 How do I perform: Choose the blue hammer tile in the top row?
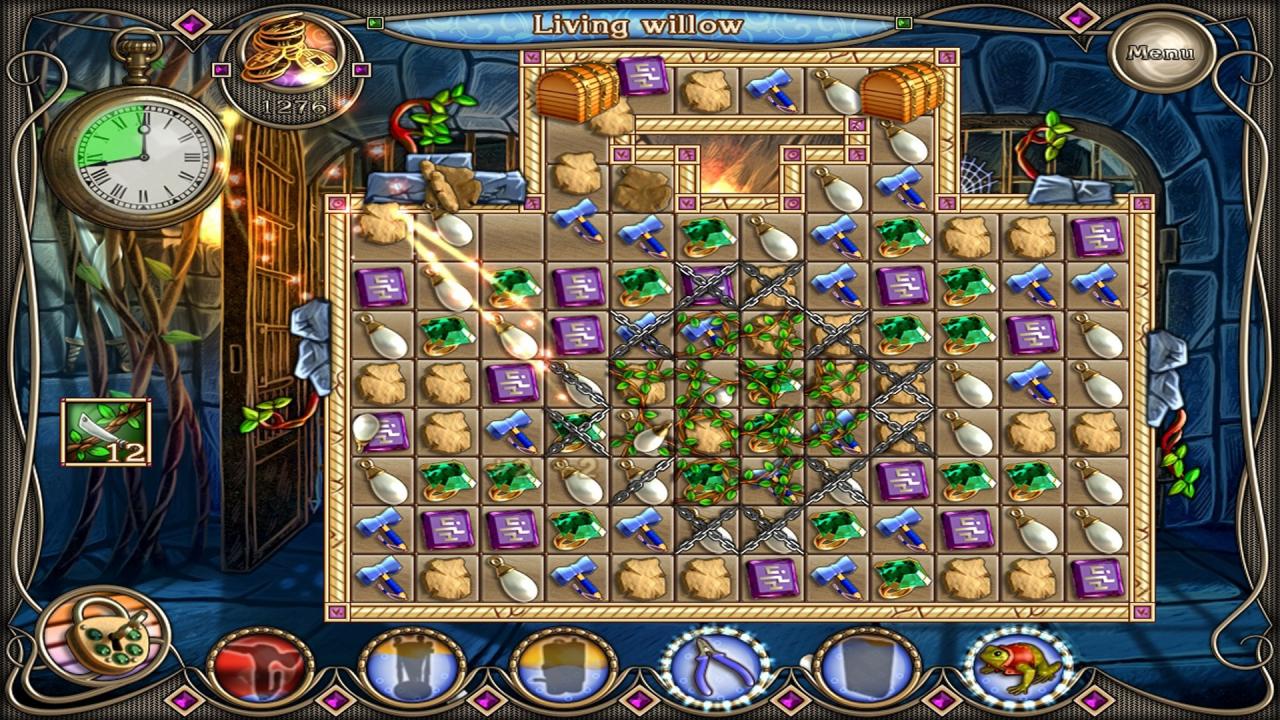[772, 90]
